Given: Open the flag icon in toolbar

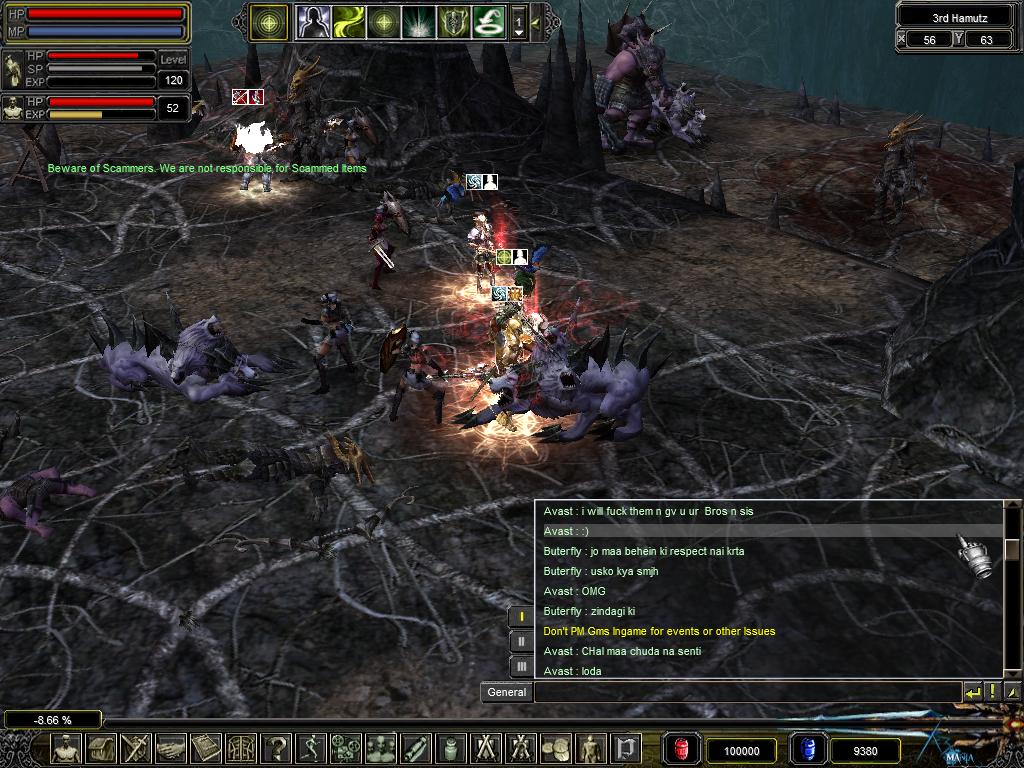Looking at the screenshot, I should point(626,748).
